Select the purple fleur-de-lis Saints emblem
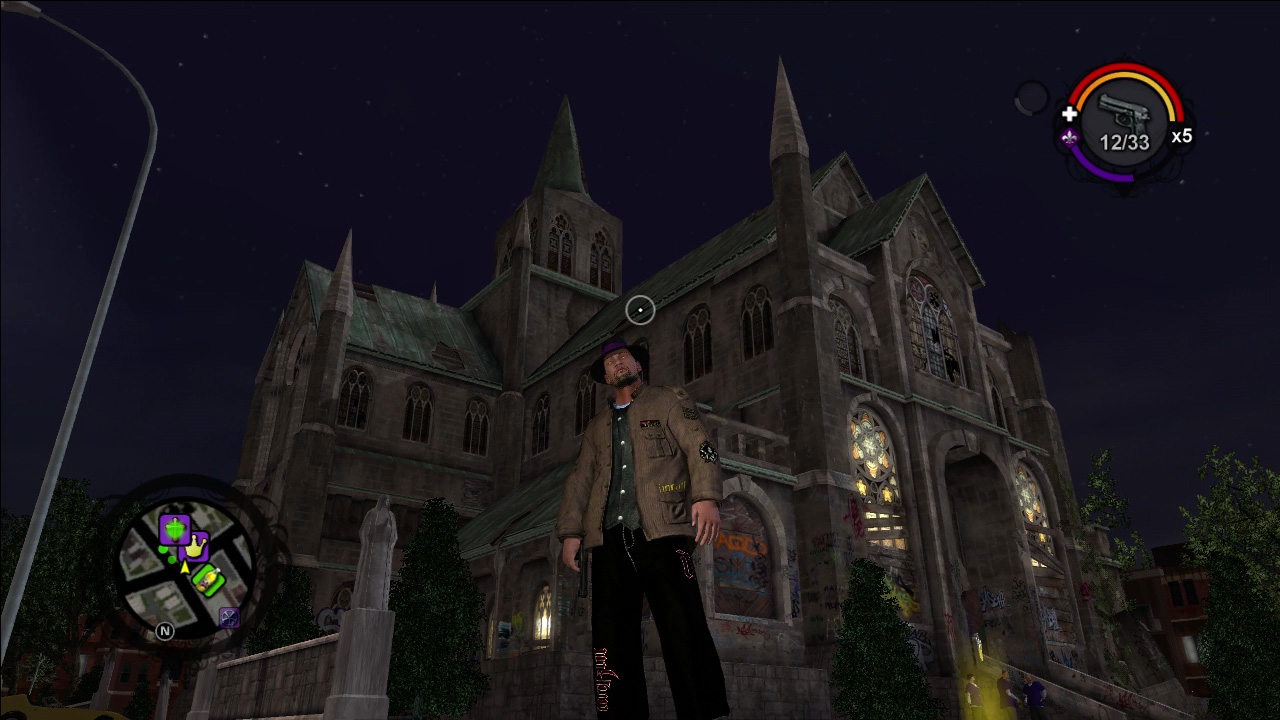This screenshot has height=720, width=1280. pos(1069,139)
